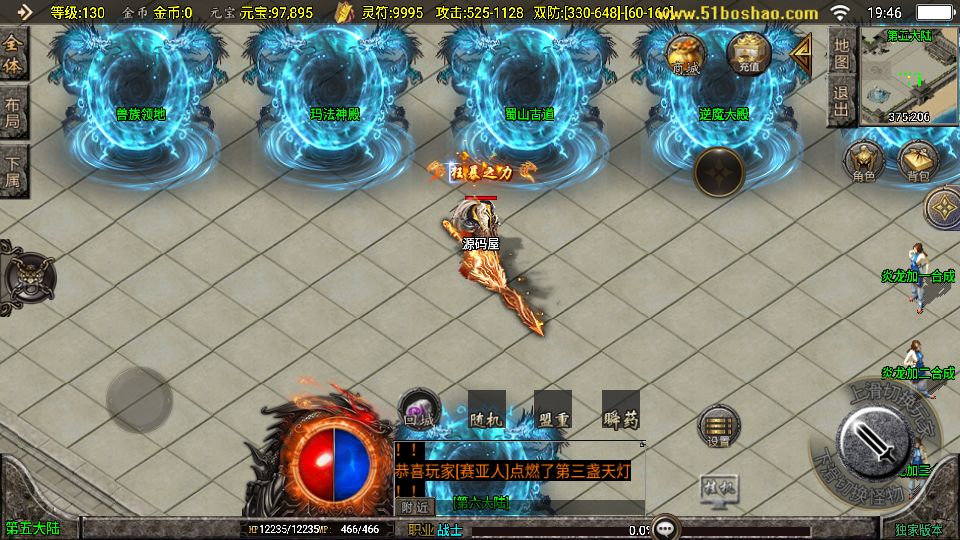Open the 第五大陆 minimap
Image resolution: width=960 pixels, height=540 pixels.
click(908, 76)
